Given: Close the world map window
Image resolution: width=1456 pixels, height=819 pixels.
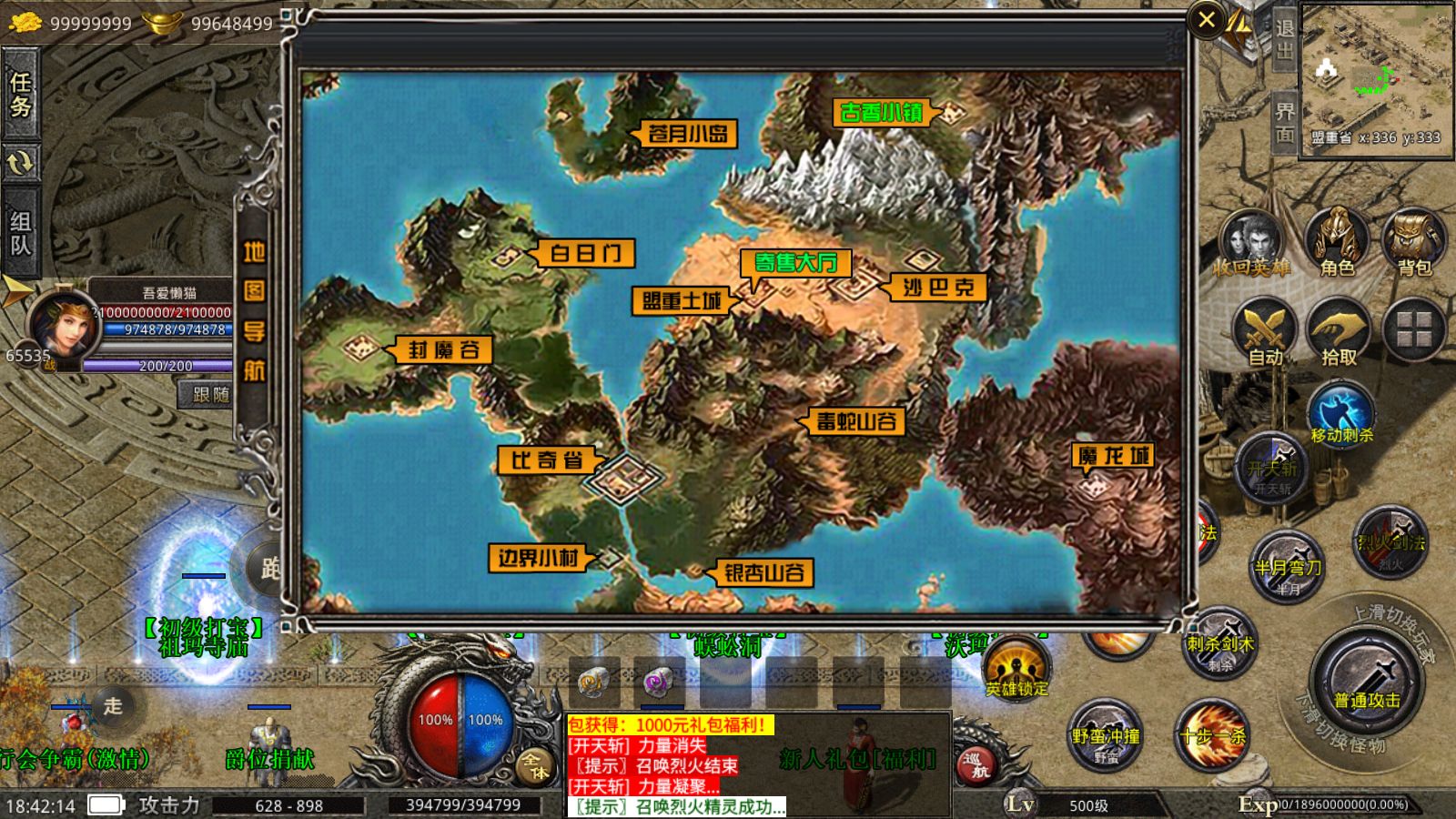Looking at the screenshot, I should pyautogui.click(x=1207, y=20).
